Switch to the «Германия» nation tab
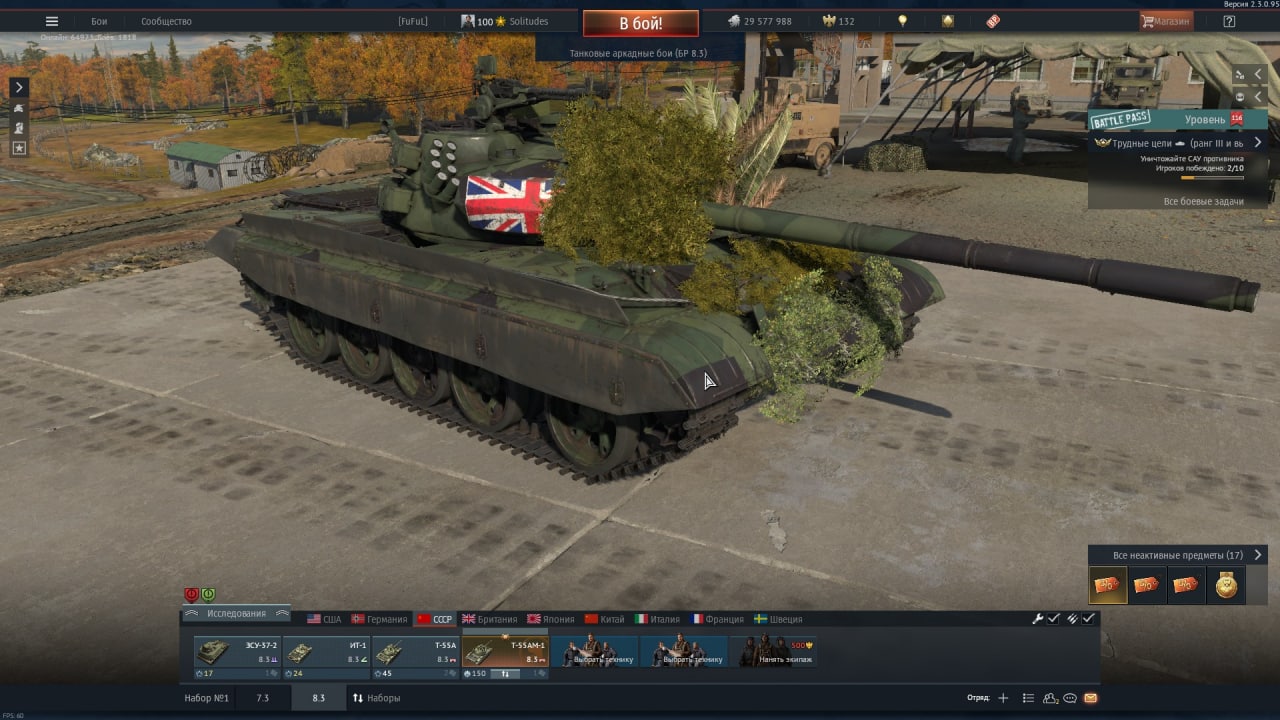Screen dimensions: 1280x720 point(379,619)
